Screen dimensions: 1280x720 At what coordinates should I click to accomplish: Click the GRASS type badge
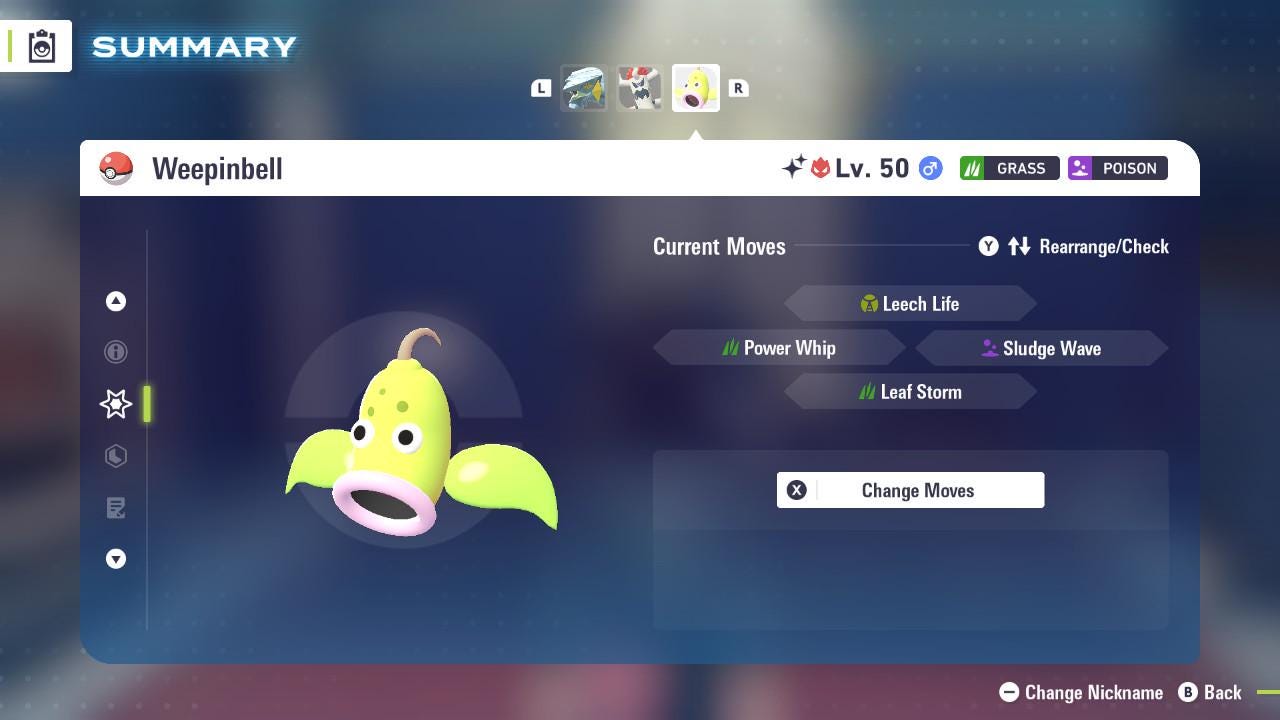[x=1009, y=168]
